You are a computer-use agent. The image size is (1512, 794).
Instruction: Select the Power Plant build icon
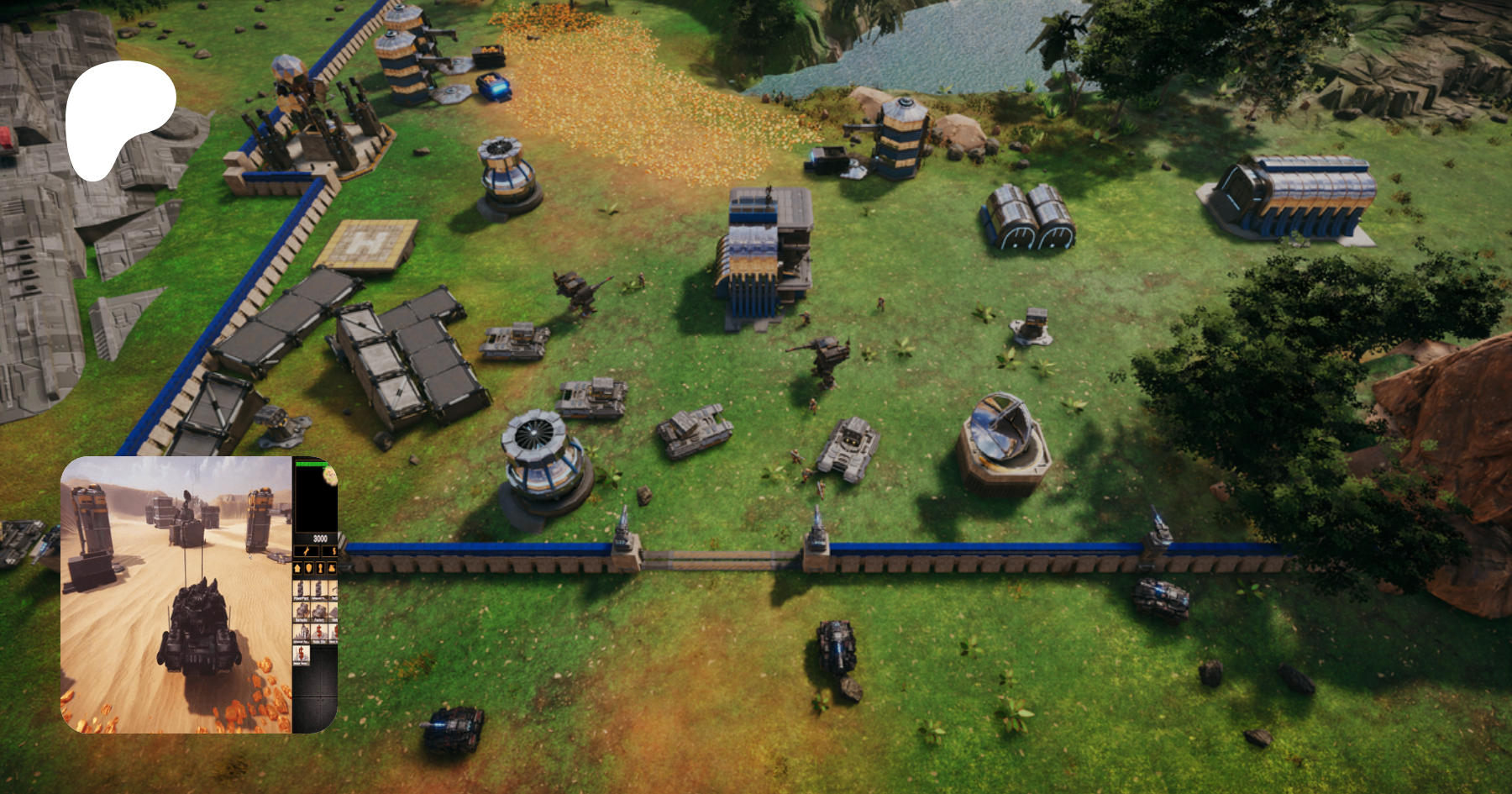[302, 590]
